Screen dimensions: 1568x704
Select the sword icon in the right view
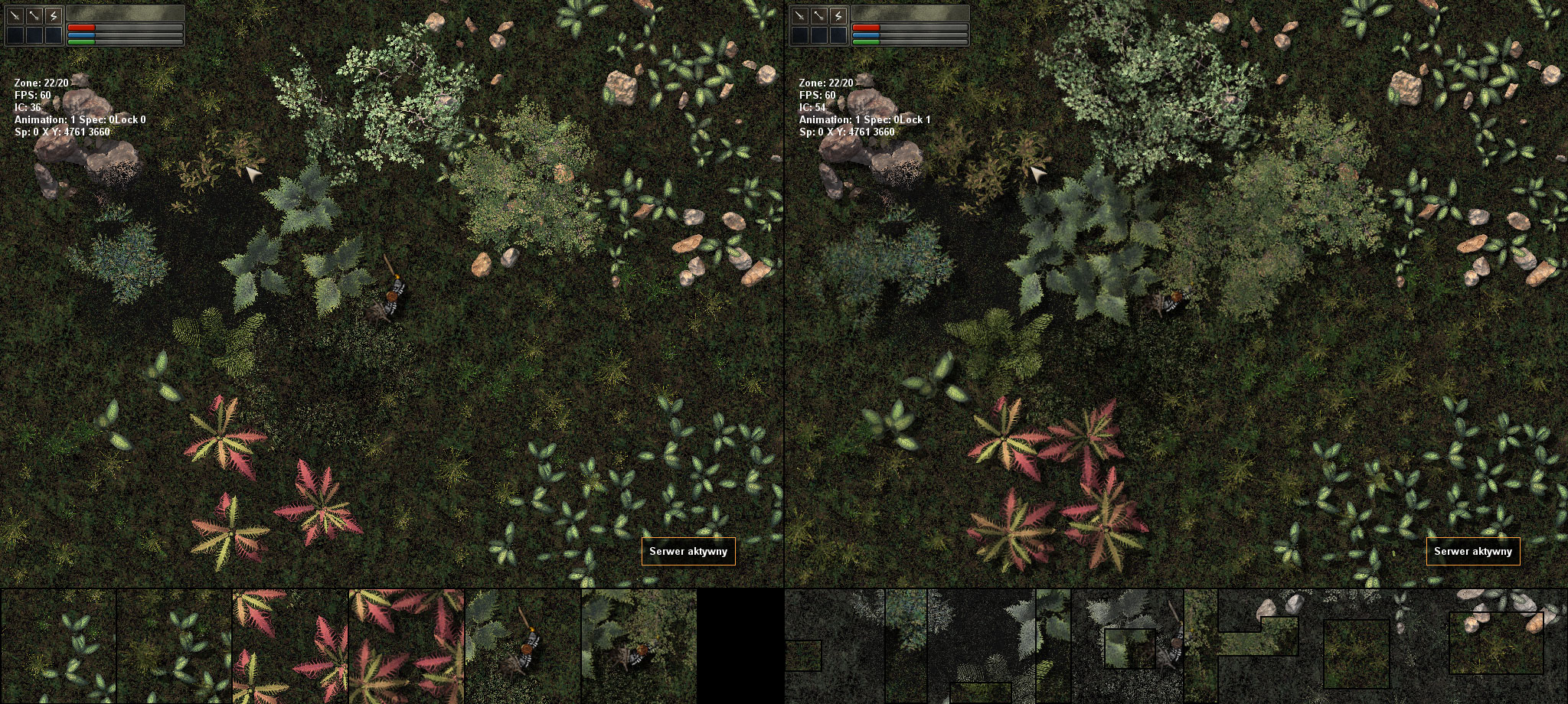point(799,15)
